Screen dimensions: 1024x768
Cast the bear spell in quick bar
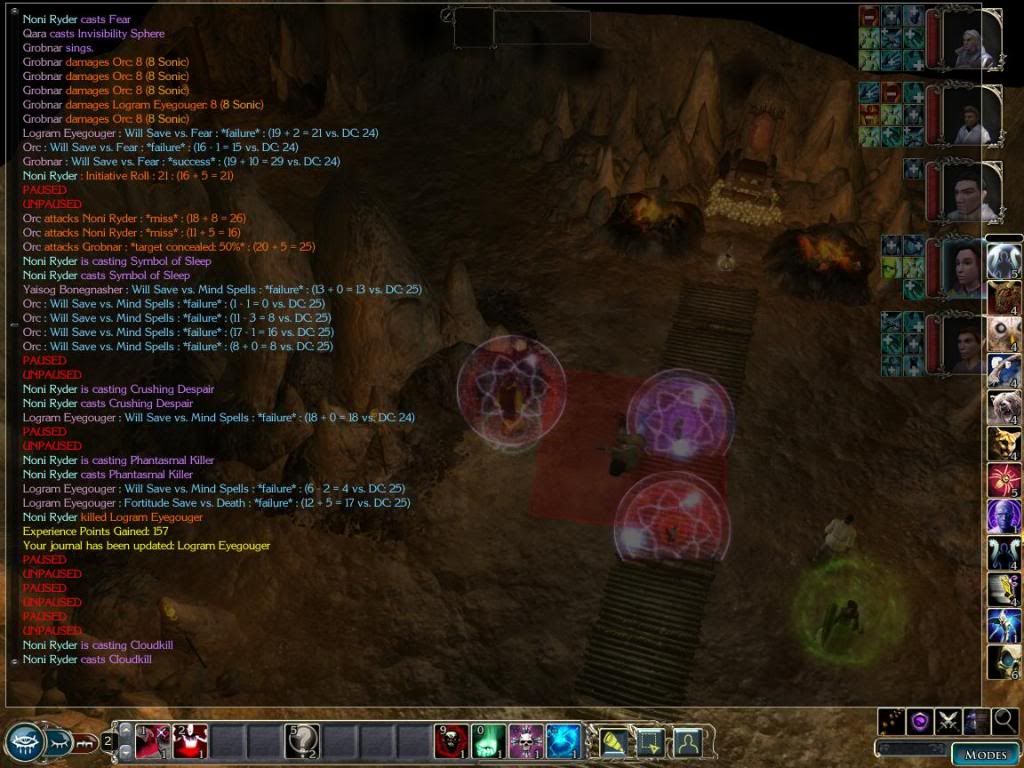(1003, 408)
